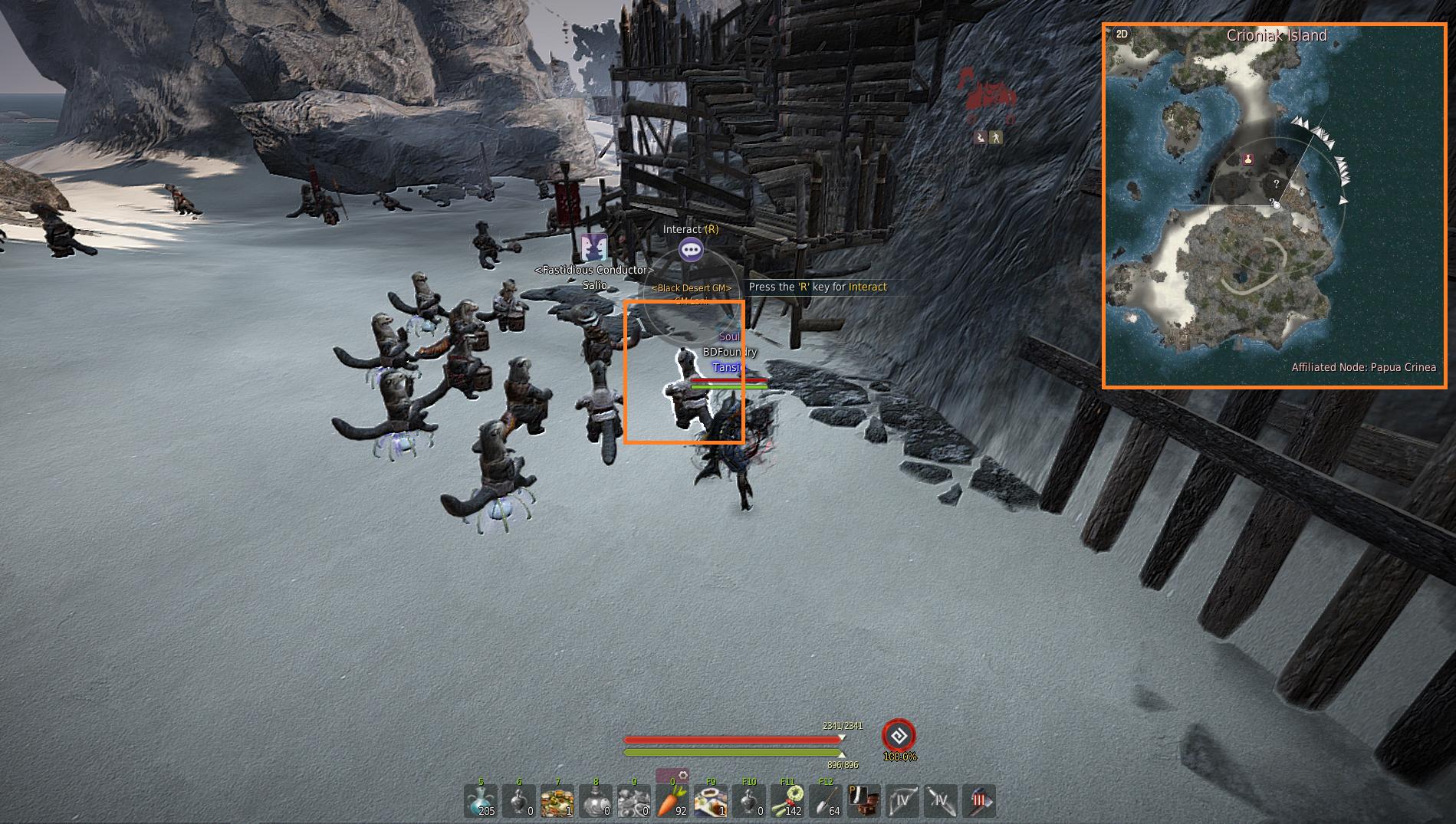Use the meal dish in slot F9
This screenshot has height=824, width=1456.
tap(711, 802)
